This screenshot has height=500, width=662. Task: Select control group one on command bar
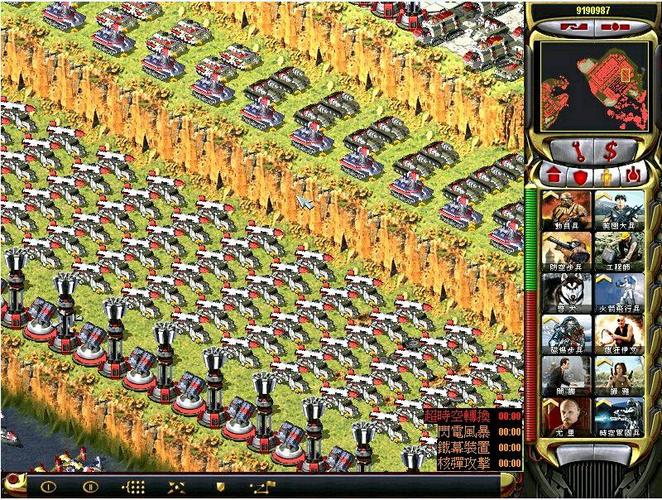47,487
